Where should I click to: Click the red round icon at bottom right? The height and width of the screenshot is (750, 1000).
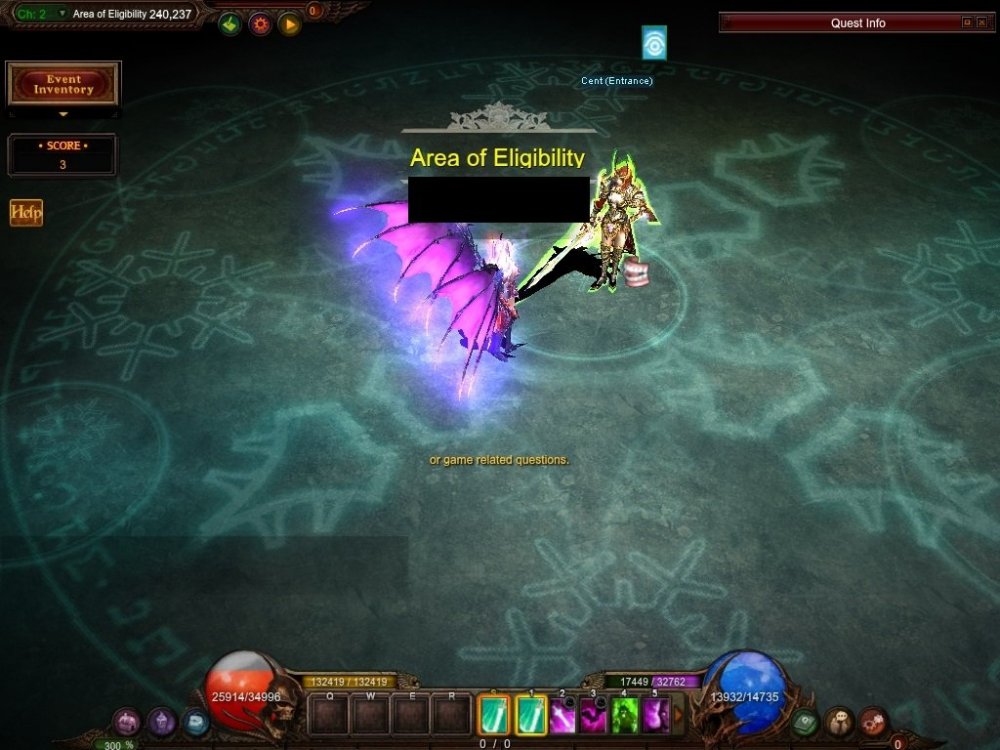(873, 721)
